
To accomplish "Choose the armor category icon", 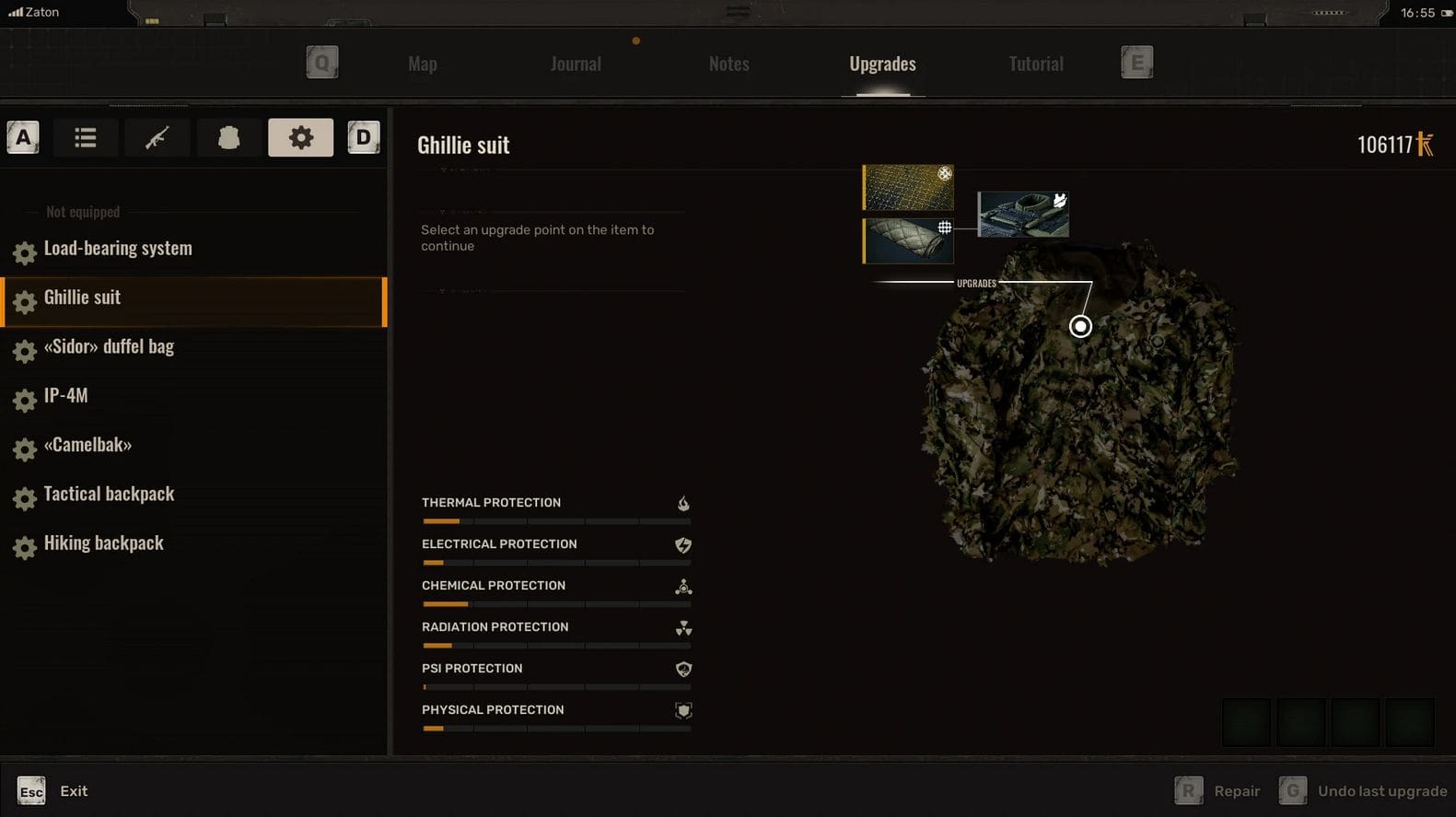I will point(228,138).
